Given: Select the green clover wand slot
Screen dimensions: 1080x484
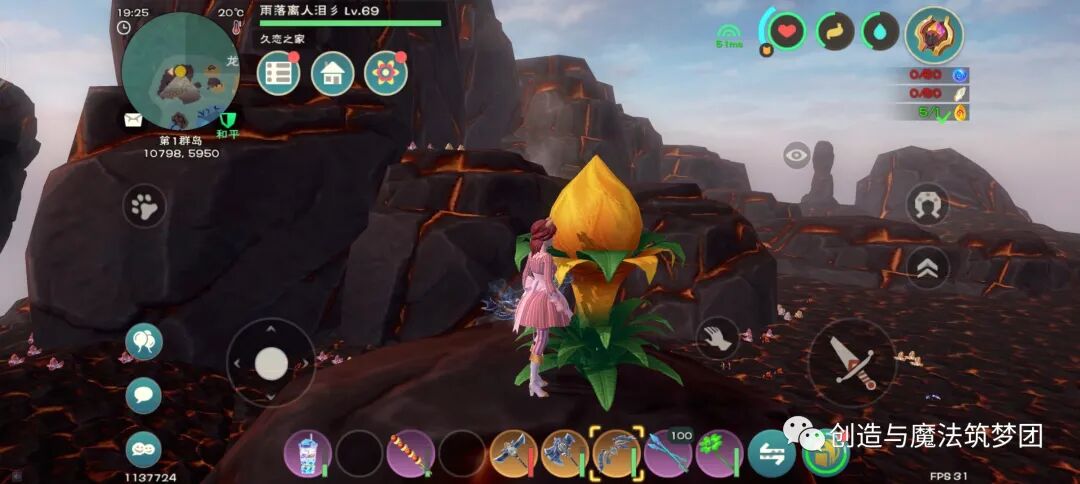Looking at the screenshot, I should 720,454.
